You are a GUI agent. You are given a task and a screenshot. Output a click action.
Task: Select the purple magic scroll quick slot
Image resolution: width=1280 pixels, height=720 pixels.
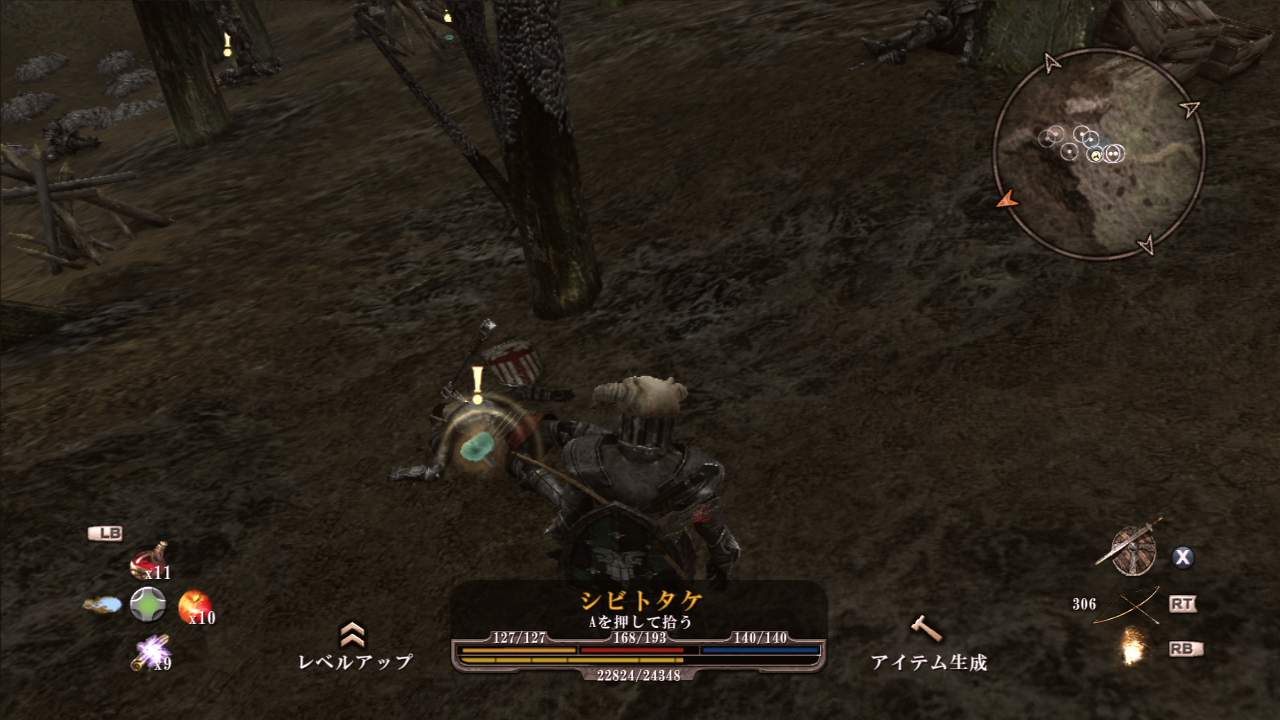tap(149, 651)
